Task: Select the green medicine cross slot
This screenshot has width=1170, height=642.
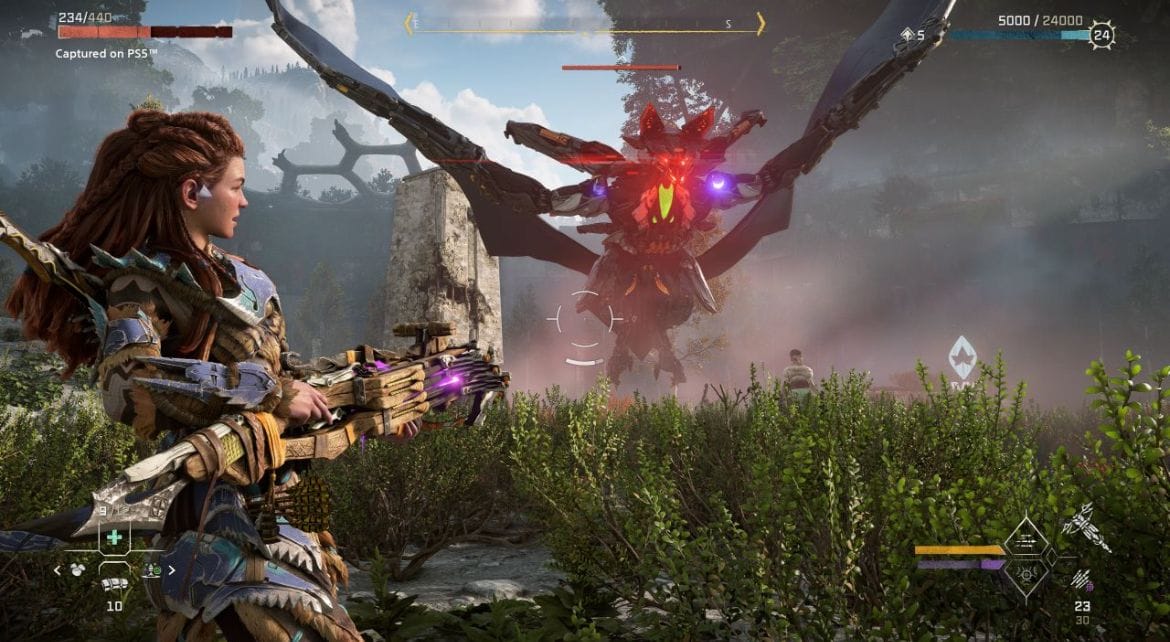Action: click(x=114, y=538)
